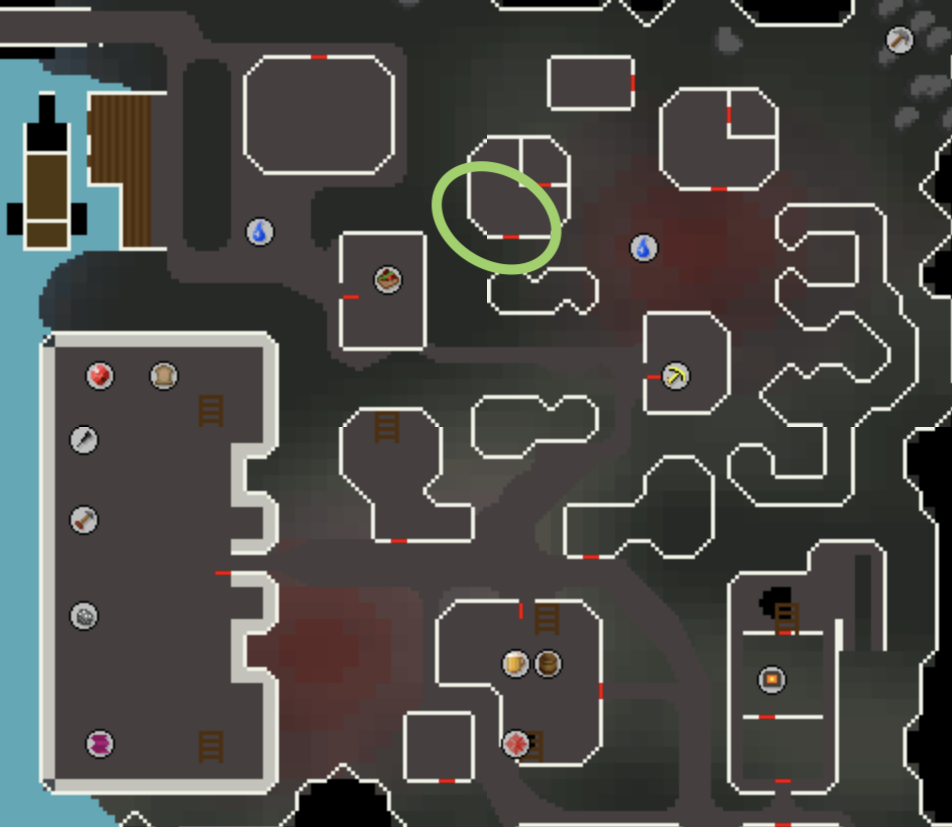The image size is (952, 827).
Task: Select the grey ore rock marker
Action: [x=84, y=616]
